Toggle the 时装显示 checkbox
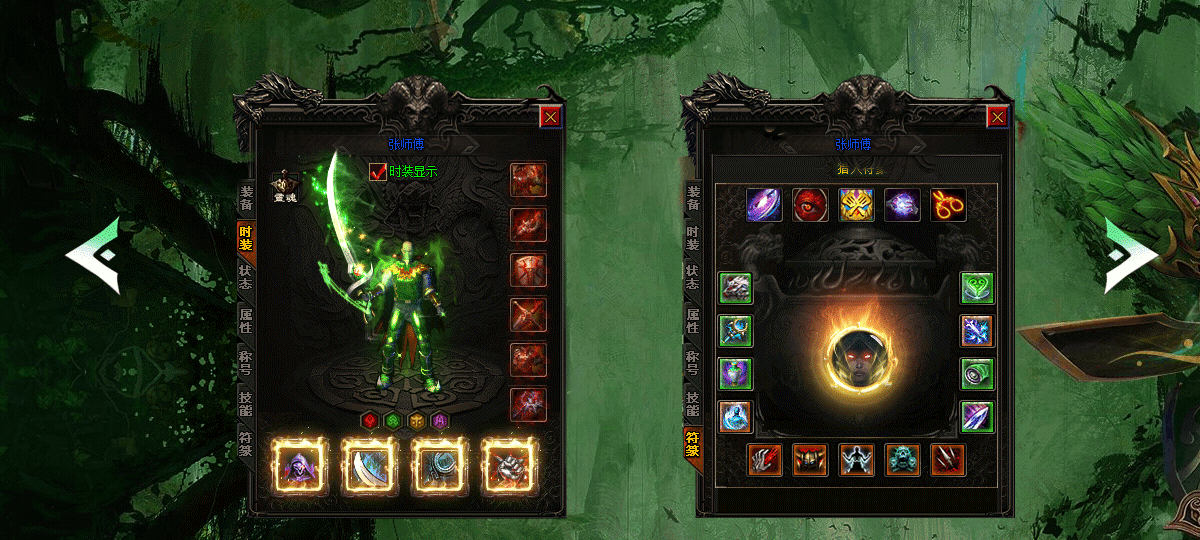The height and width of the screenshot is (540, 1200). coord(378,171)
